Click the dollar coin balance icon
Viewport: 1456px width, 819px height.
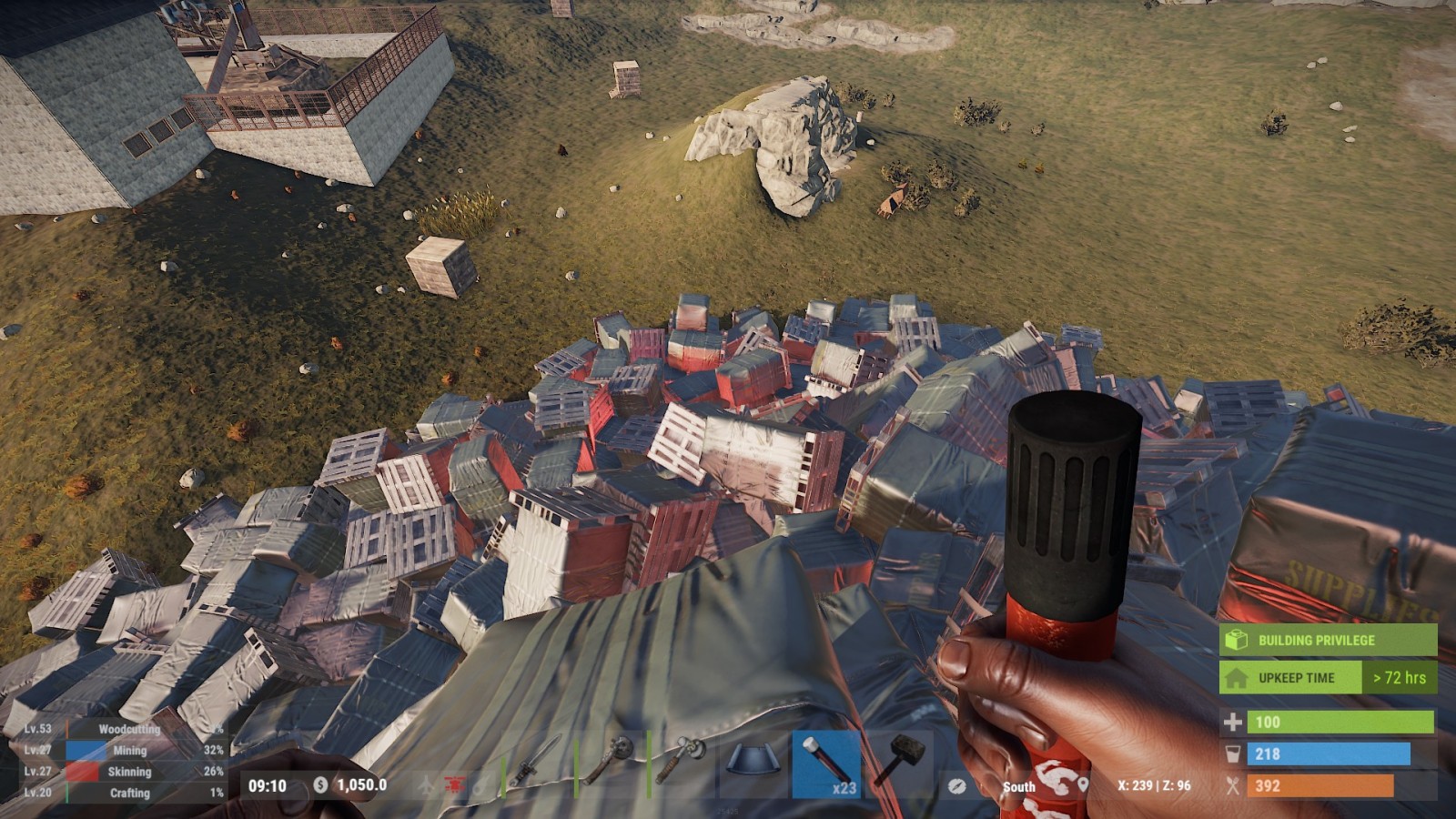(x=320, y=784)
